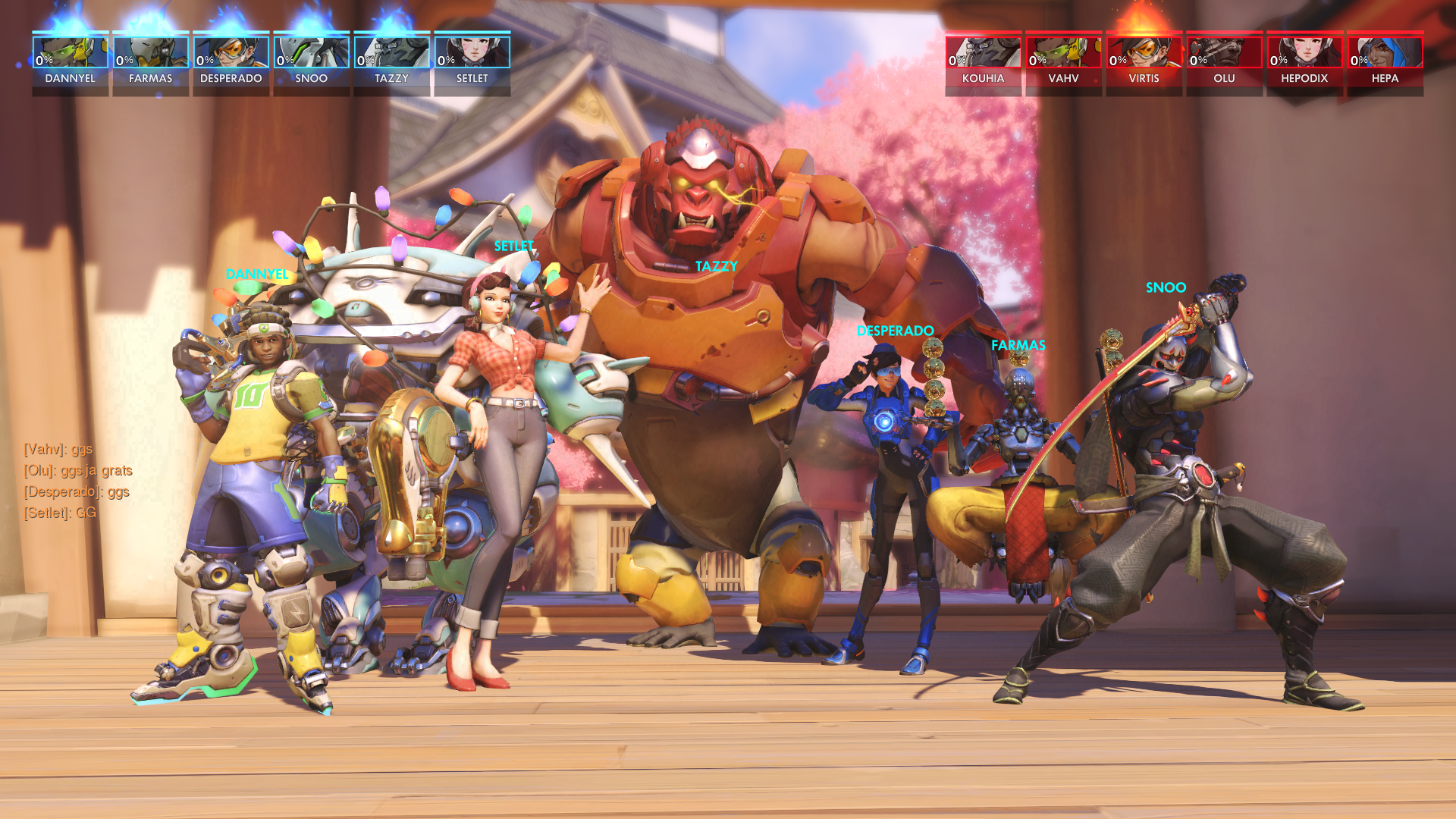
Task: Click KOUHIA's enemy team card
Action: click(x=984, y=63)
